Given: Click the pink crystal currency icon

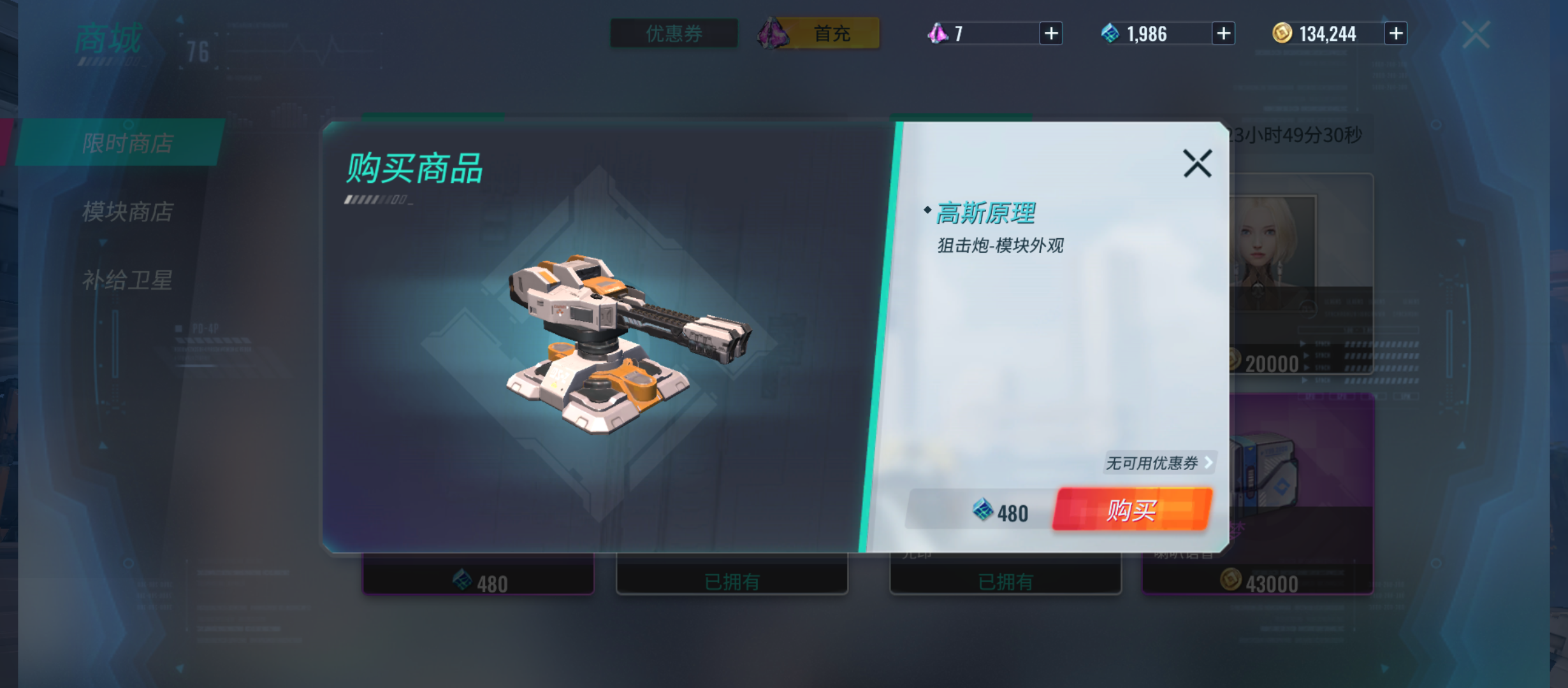Looking at the screenshot, I should pyautogui.click(x=937, y=33).
